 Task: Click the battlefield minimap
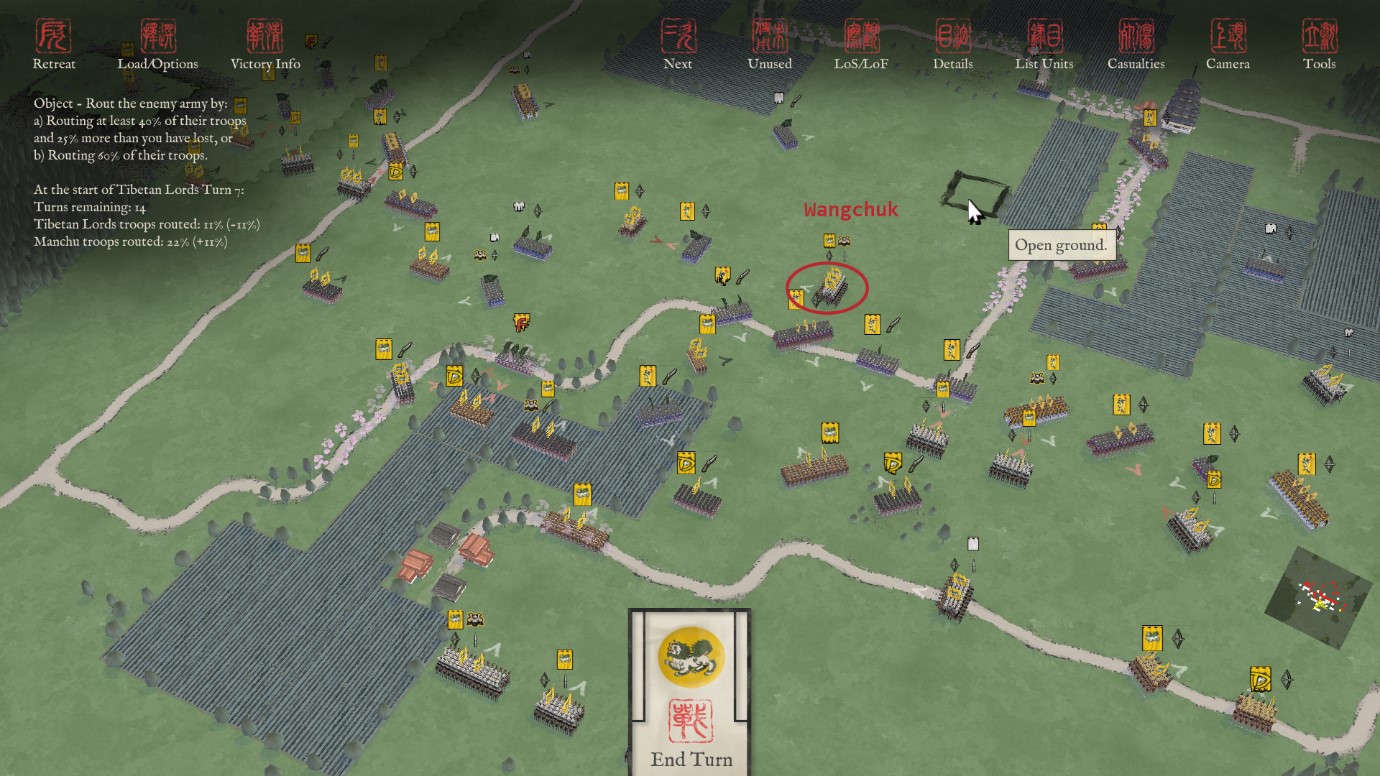[x=1319, y=597]
